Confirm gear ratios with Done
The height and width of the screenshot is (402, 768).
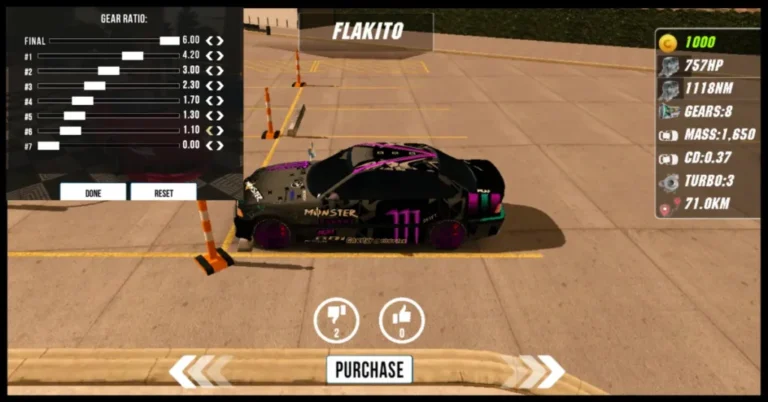[93, 191]
